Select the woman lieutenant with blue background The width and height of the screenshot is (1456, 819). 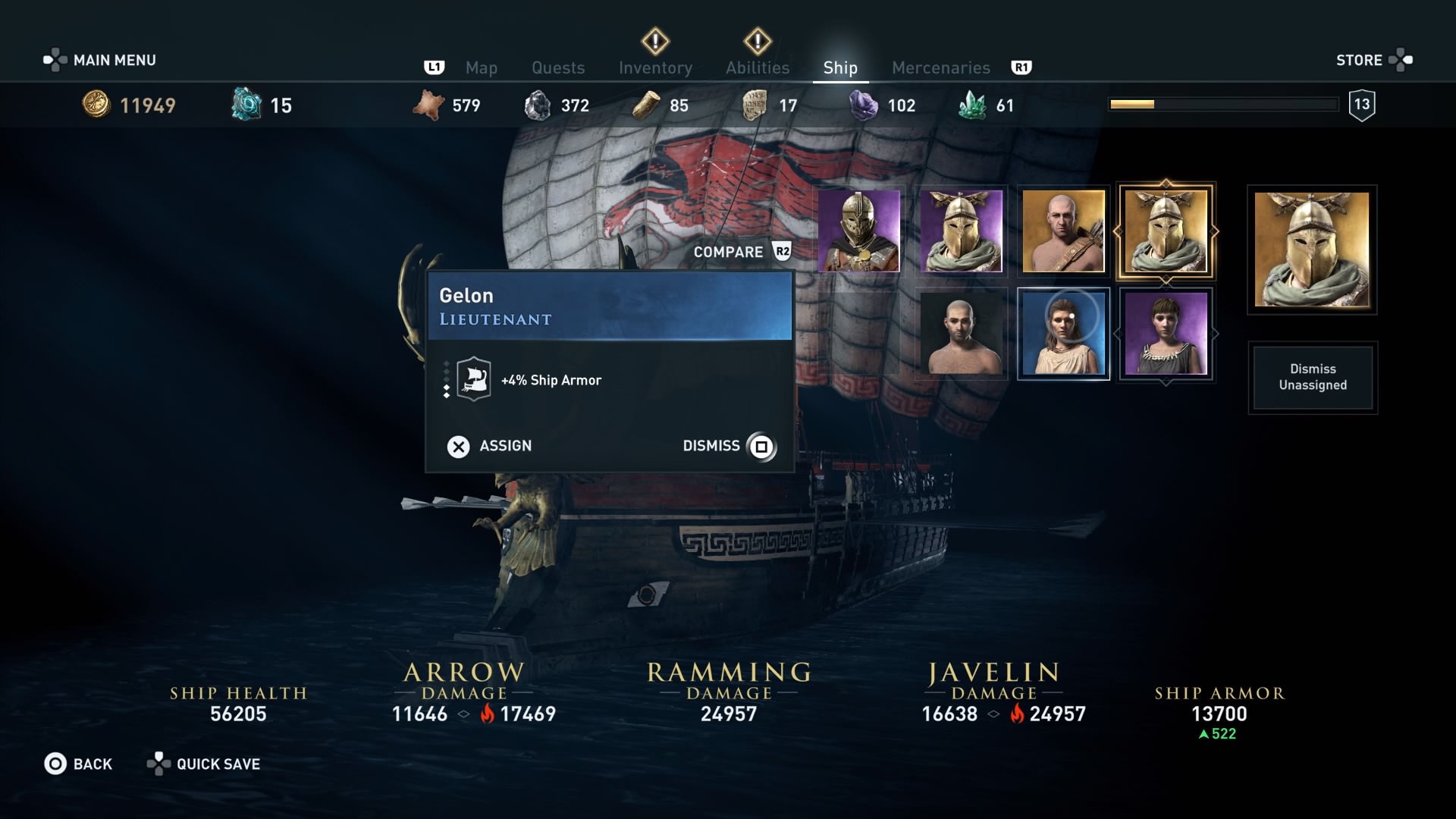1063,334
